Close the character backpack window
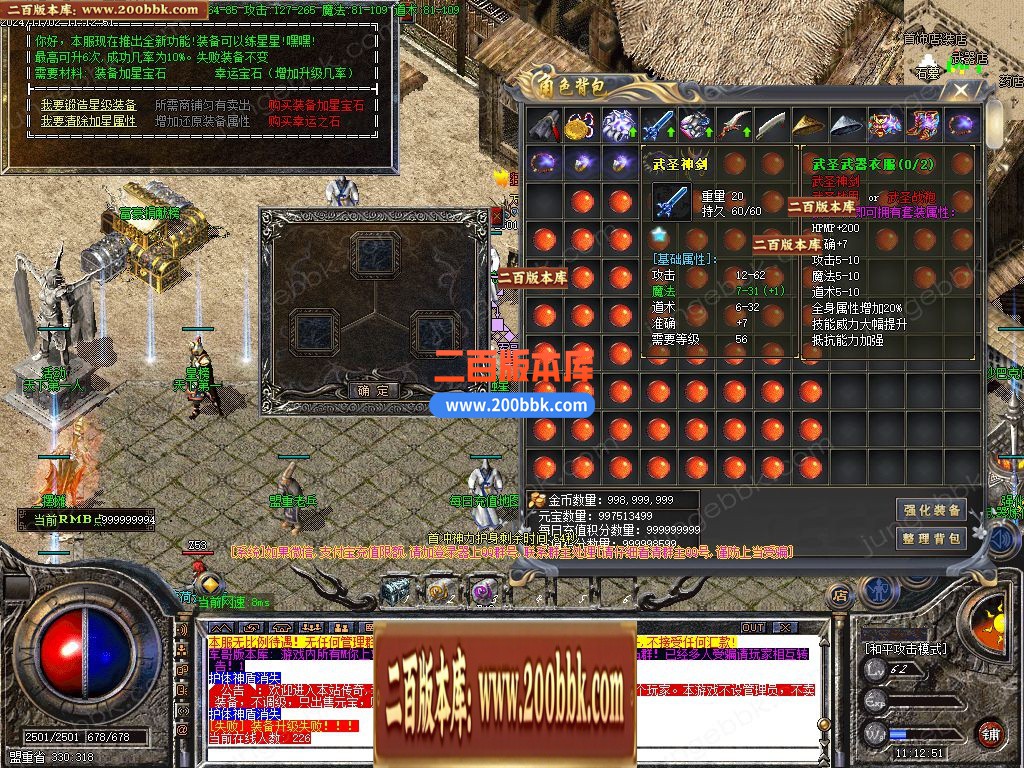This screenshot has width=1024, height=768. tap(961, 90)
